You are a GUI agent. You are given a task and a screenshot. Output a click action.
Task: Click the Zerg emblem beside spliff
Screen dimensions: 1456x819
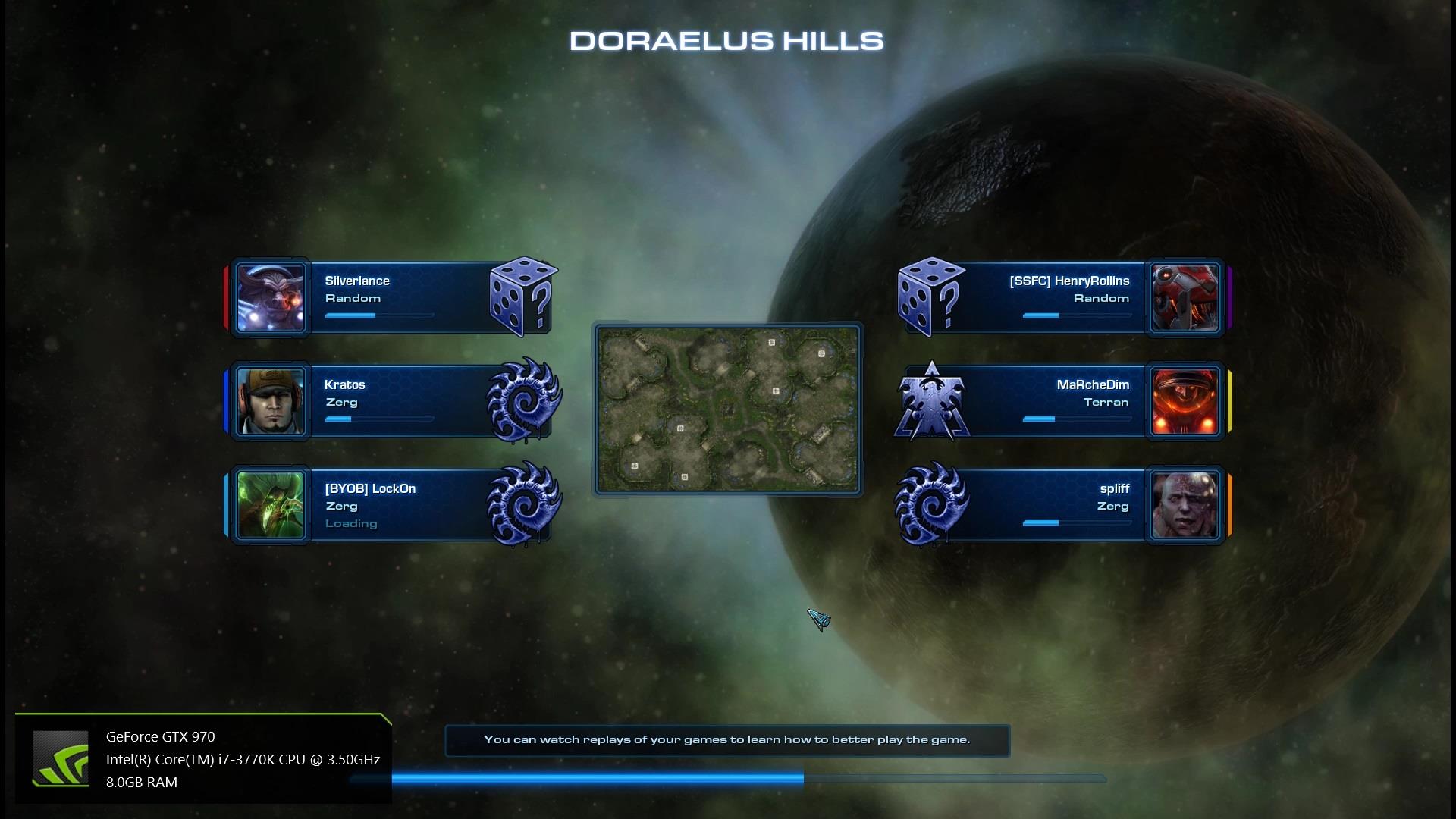931,505
